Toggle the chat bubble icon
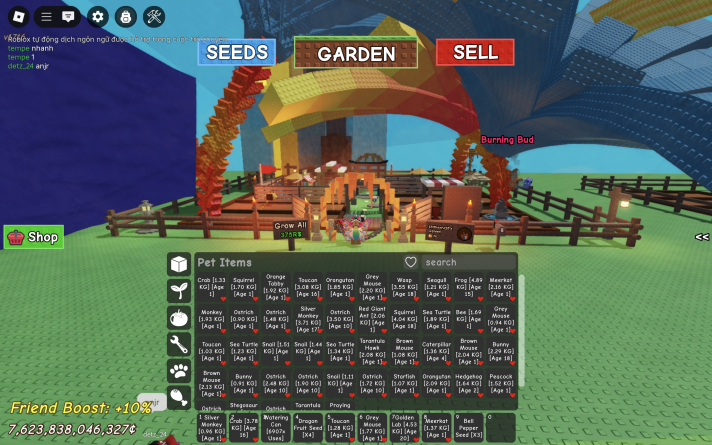 click(x=69, y=16)
